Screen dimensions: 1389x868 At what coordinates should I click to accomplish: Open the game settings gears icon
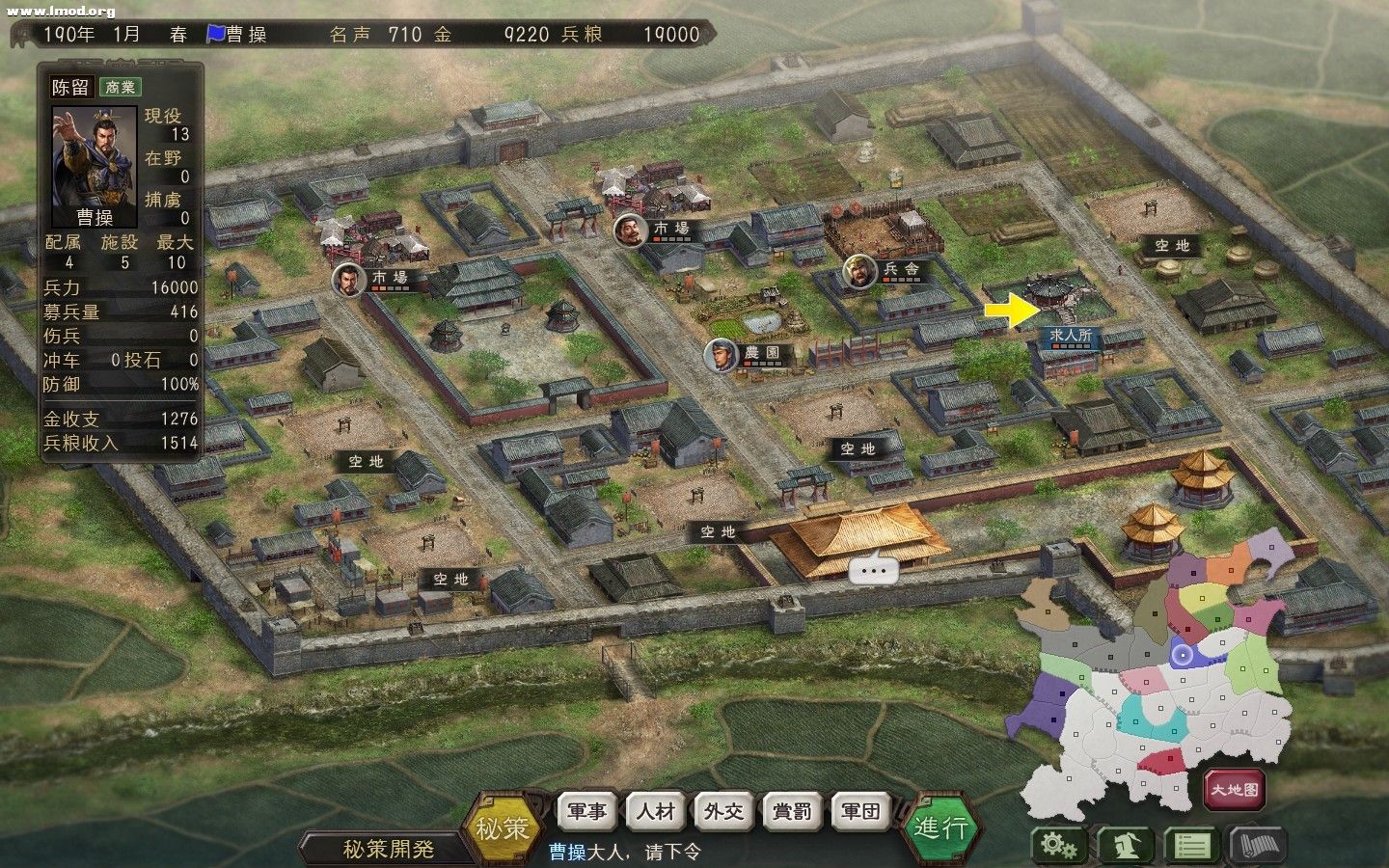(x=1061, y=844)
